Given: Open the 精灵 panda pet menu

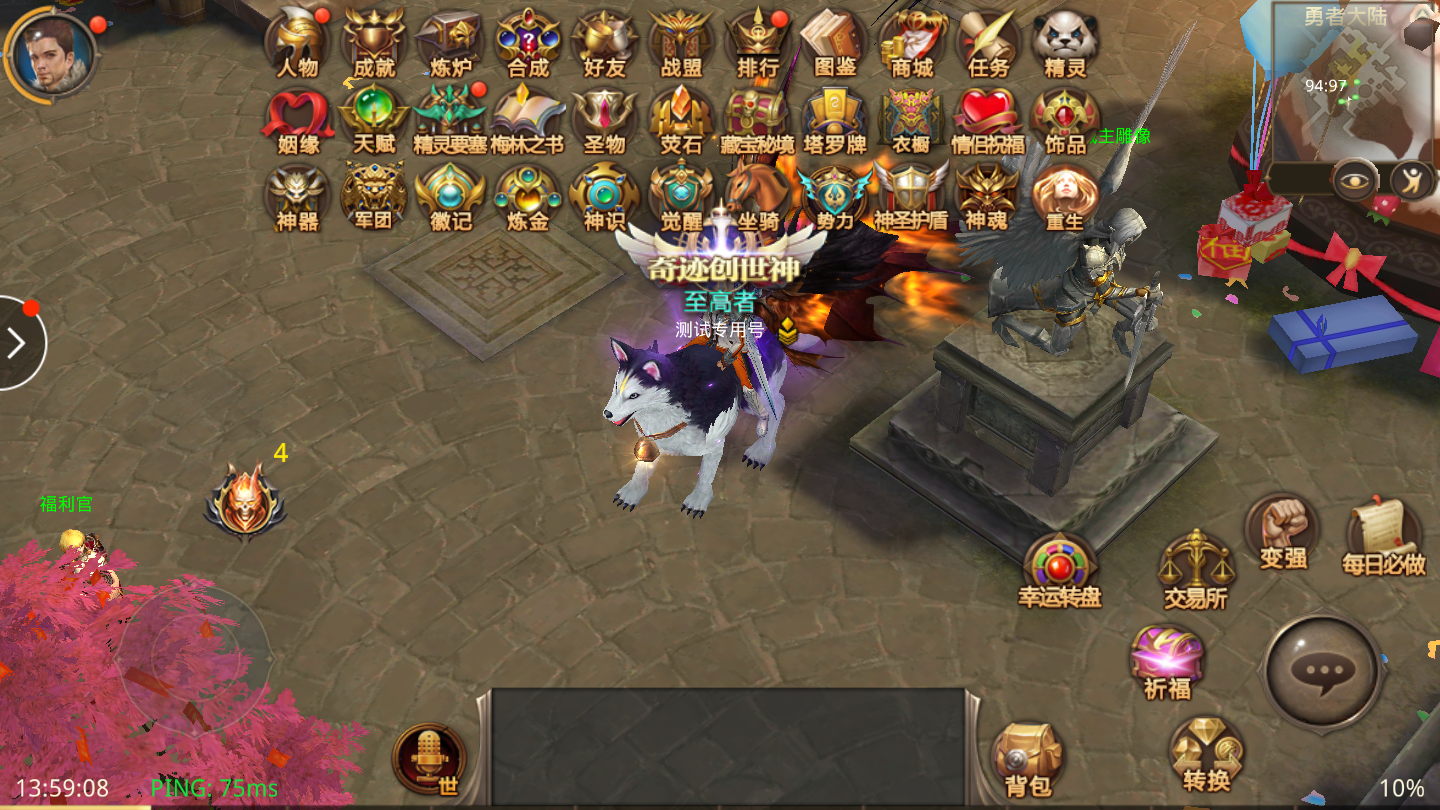Looking at the screenshot, I should [1065, 42].
